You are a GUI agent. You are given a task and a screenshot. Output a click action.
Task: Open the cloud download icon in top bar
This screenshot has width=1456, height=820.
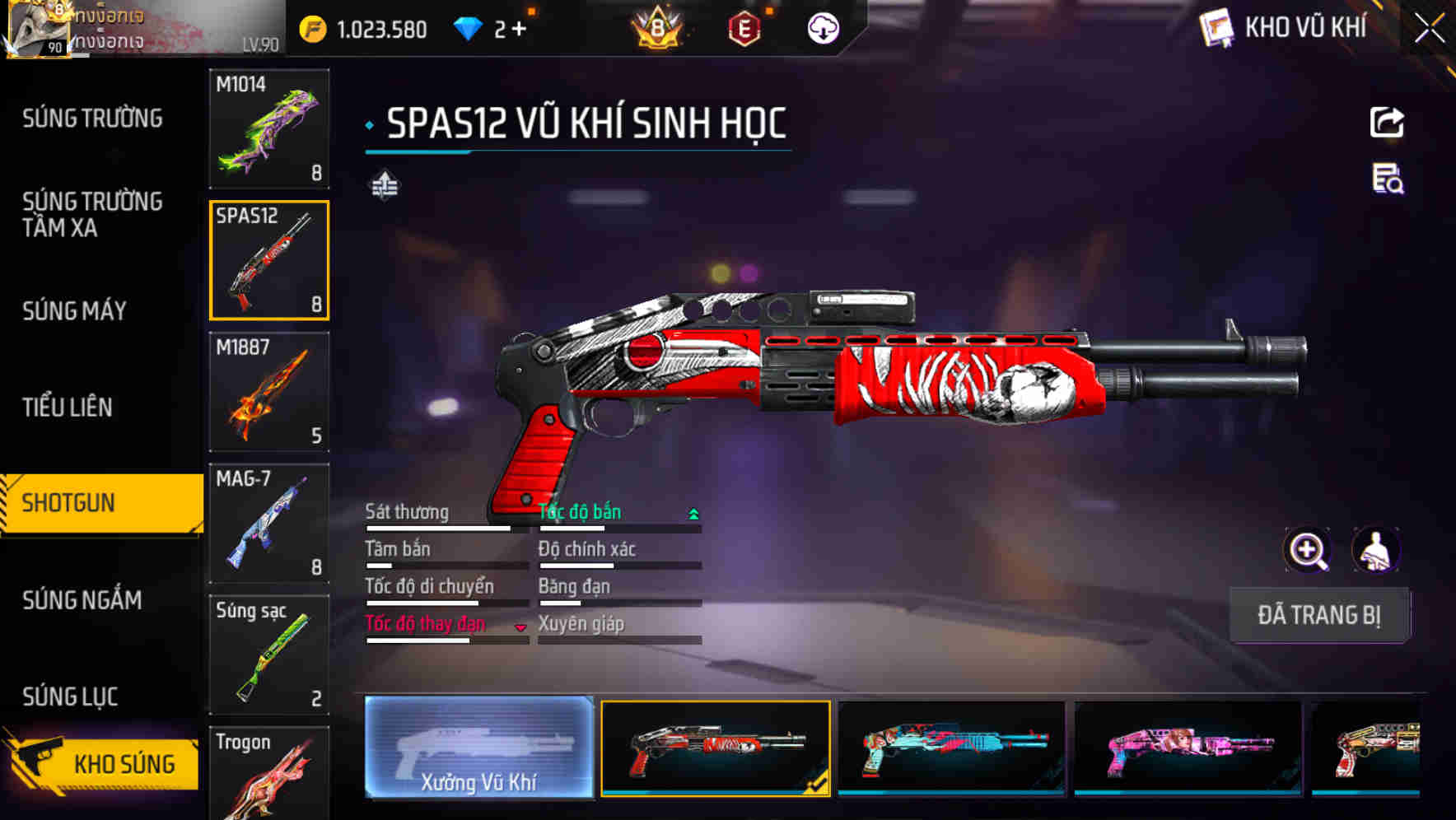click(823, 28)
